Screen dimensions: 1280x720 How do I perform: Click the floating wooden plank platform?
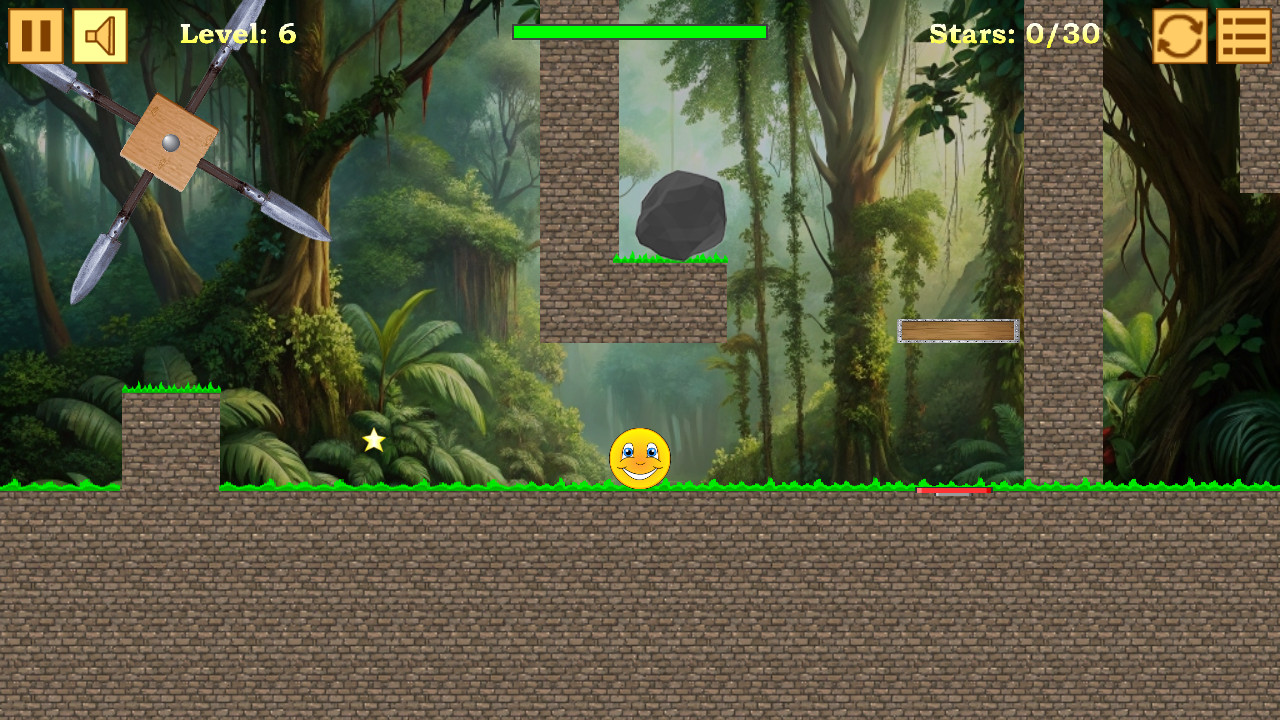(x=958, y=331)
